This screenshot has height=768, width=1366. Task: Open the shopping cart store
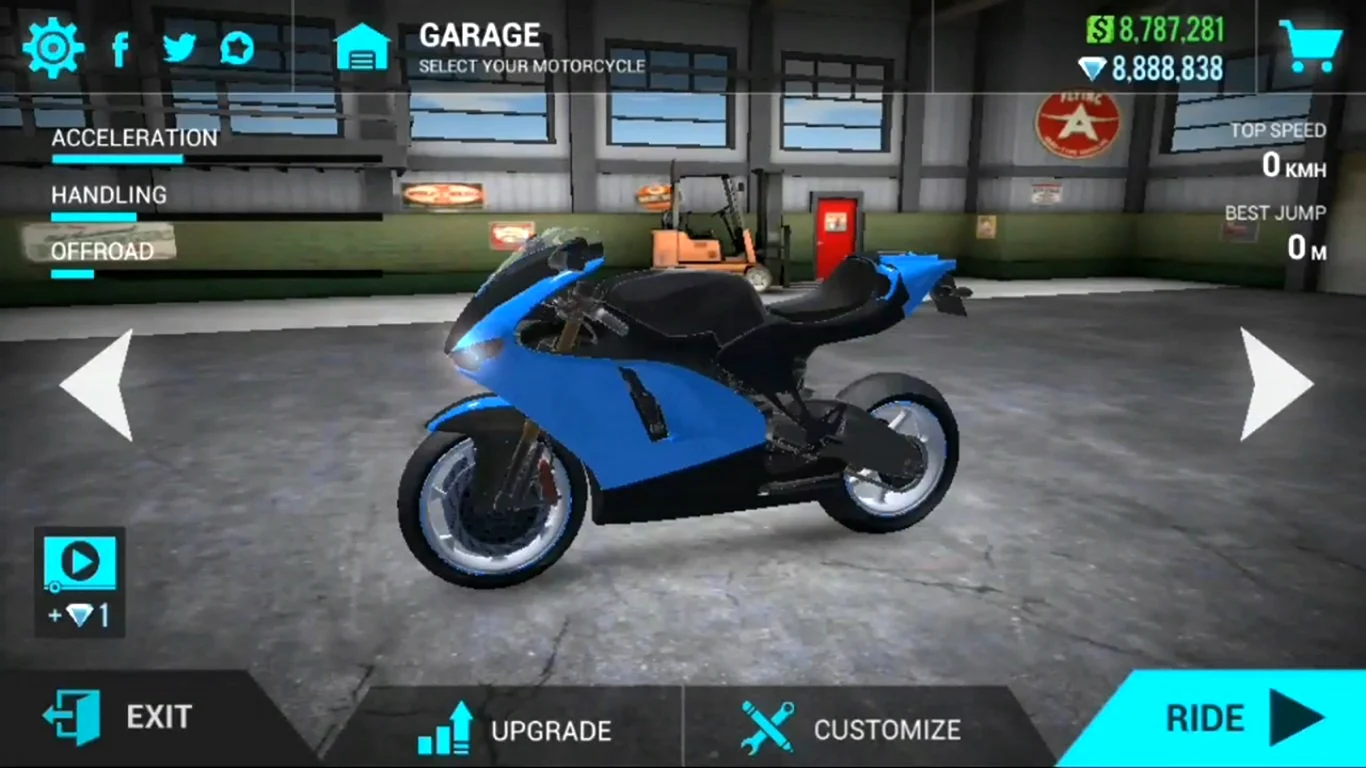pyautogui.click(x=1309, y=46)
